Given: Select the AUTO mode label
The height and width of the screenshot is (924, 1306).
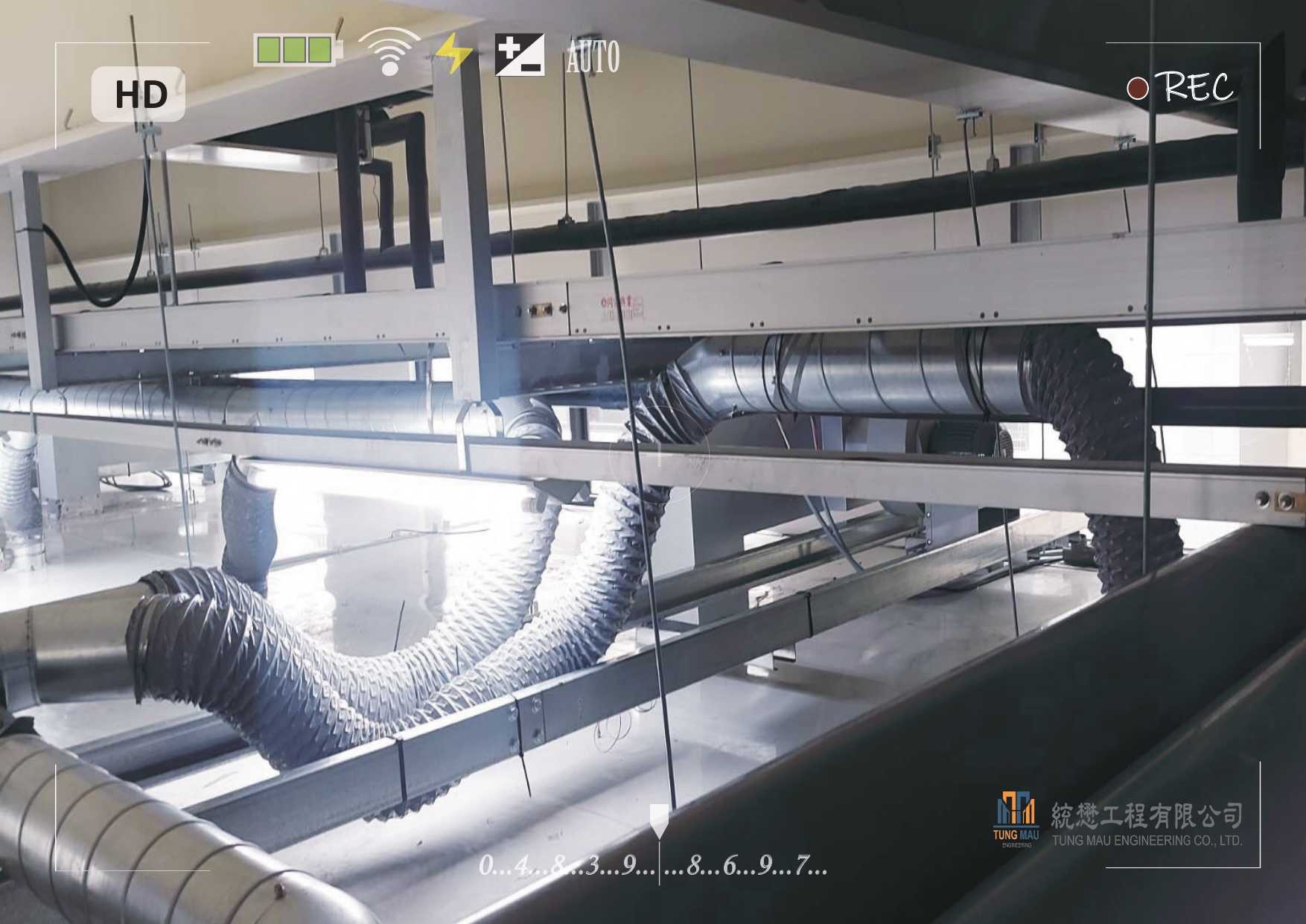Looking at the screenshot, I should [x=593, y=57].
